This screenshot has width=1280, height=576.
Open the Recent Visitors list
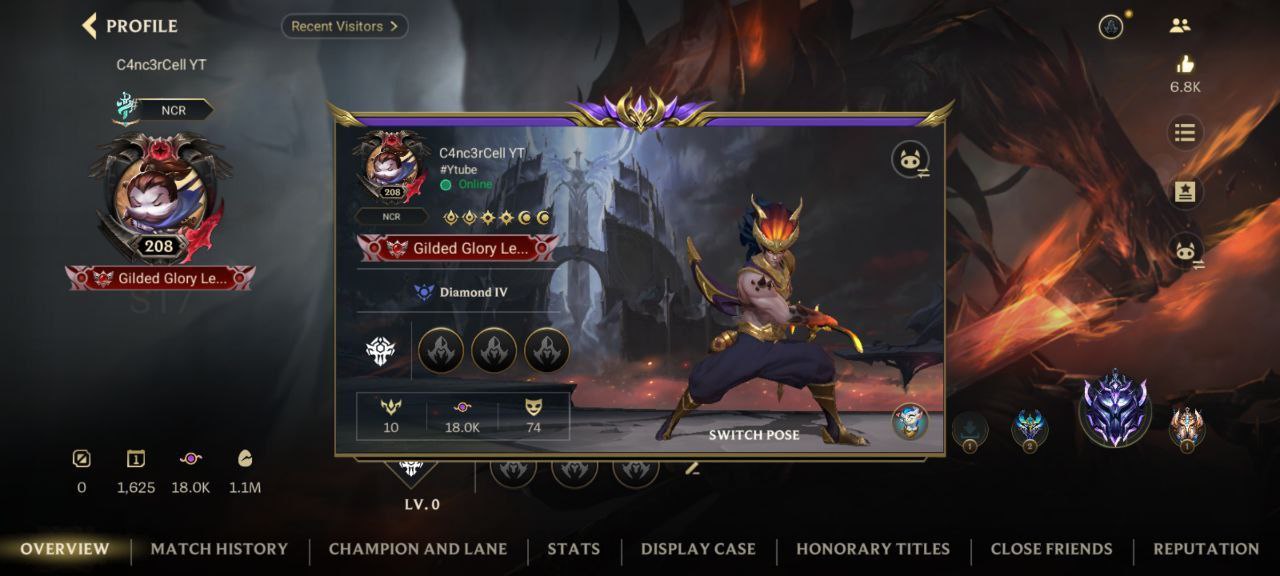coord(344,26)
